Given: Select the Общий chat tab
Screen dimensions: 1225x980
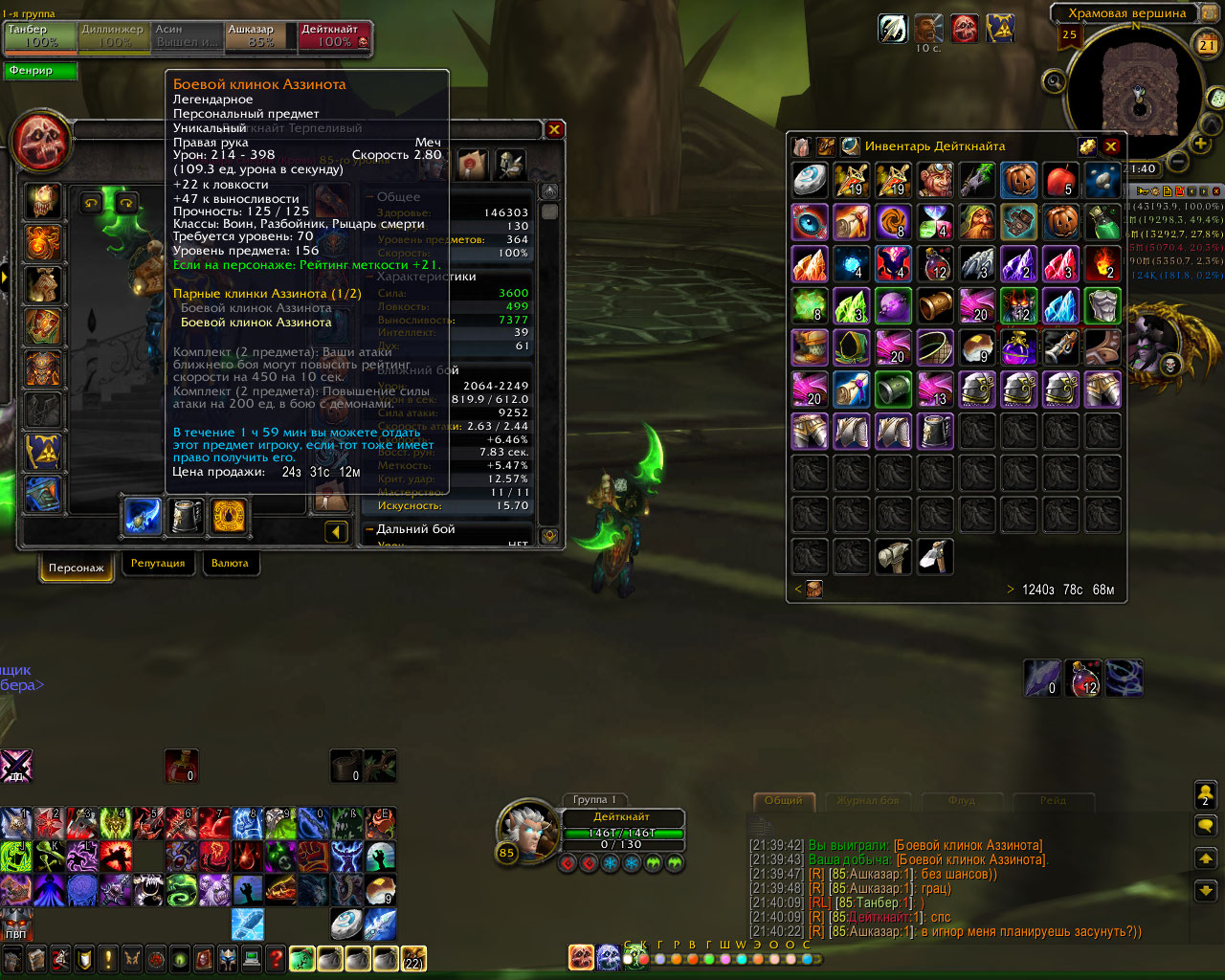Looking at the screenshot, I should 784,801.
